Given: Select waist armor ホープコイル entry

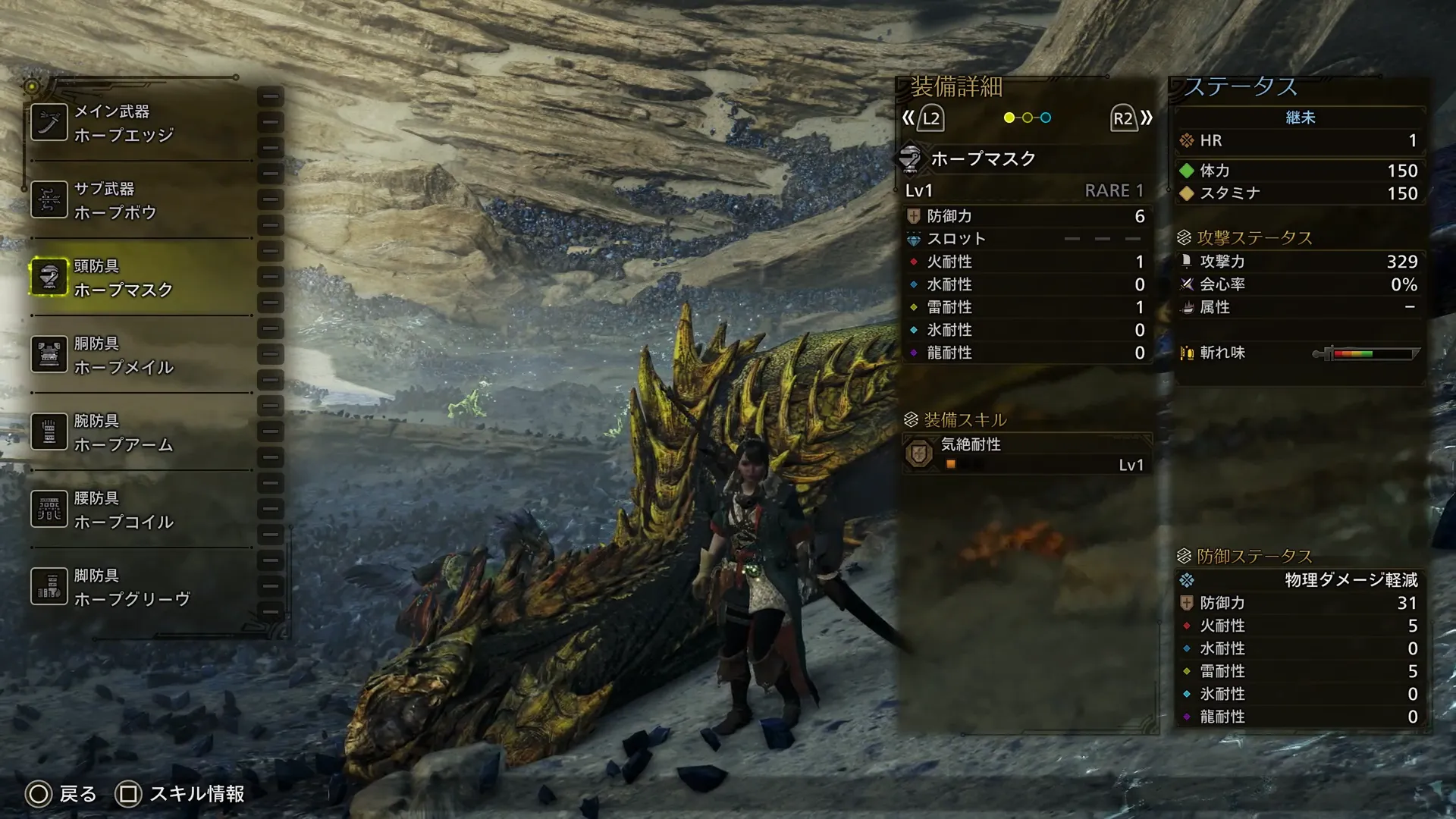Looking at the screenshot, I should pyautogui.click(x=140, y=510).
